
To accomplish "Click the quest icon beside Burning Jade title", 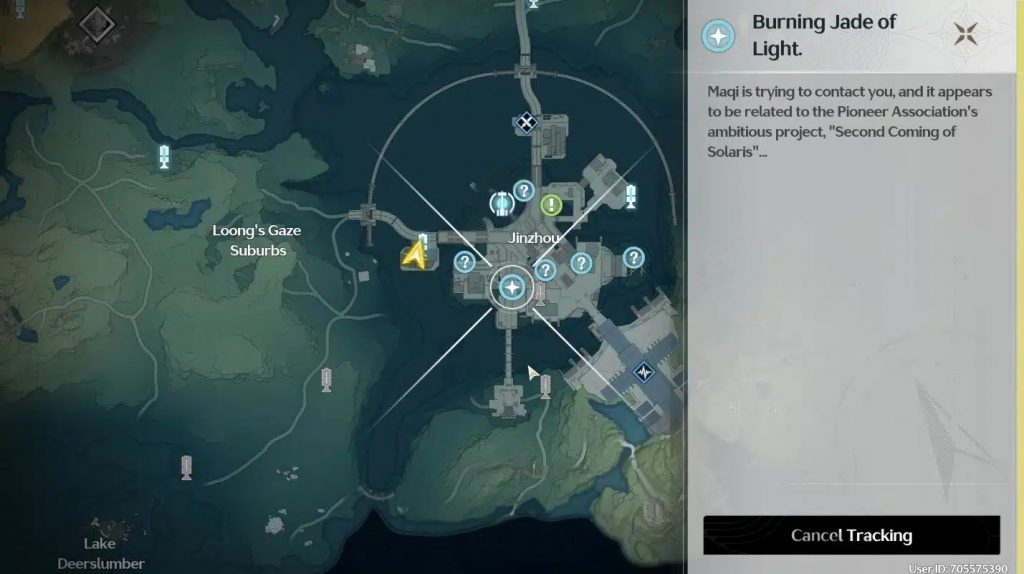I will coord(718,36).
